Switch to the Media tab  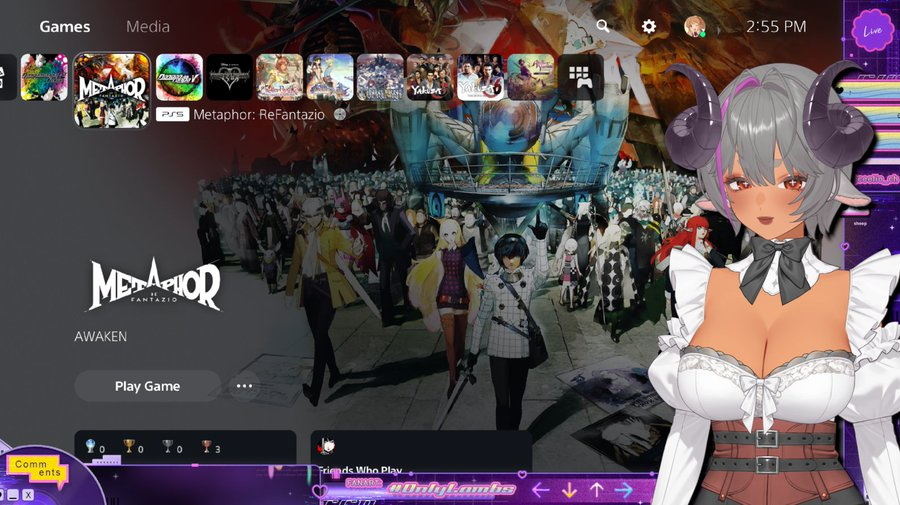coord(148,27)
